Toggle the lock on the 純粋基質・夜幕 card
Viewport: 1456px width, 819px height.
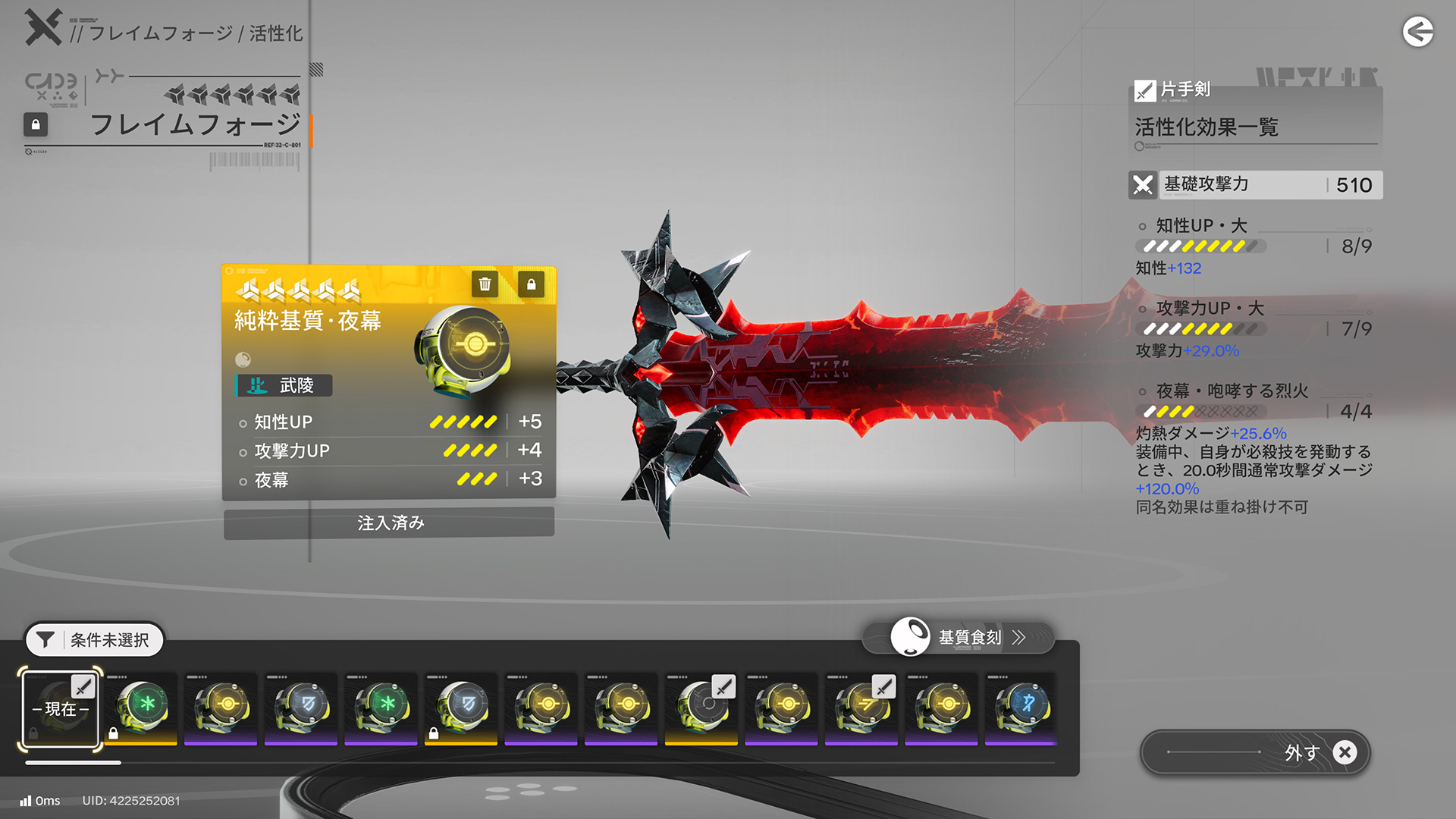531,284
